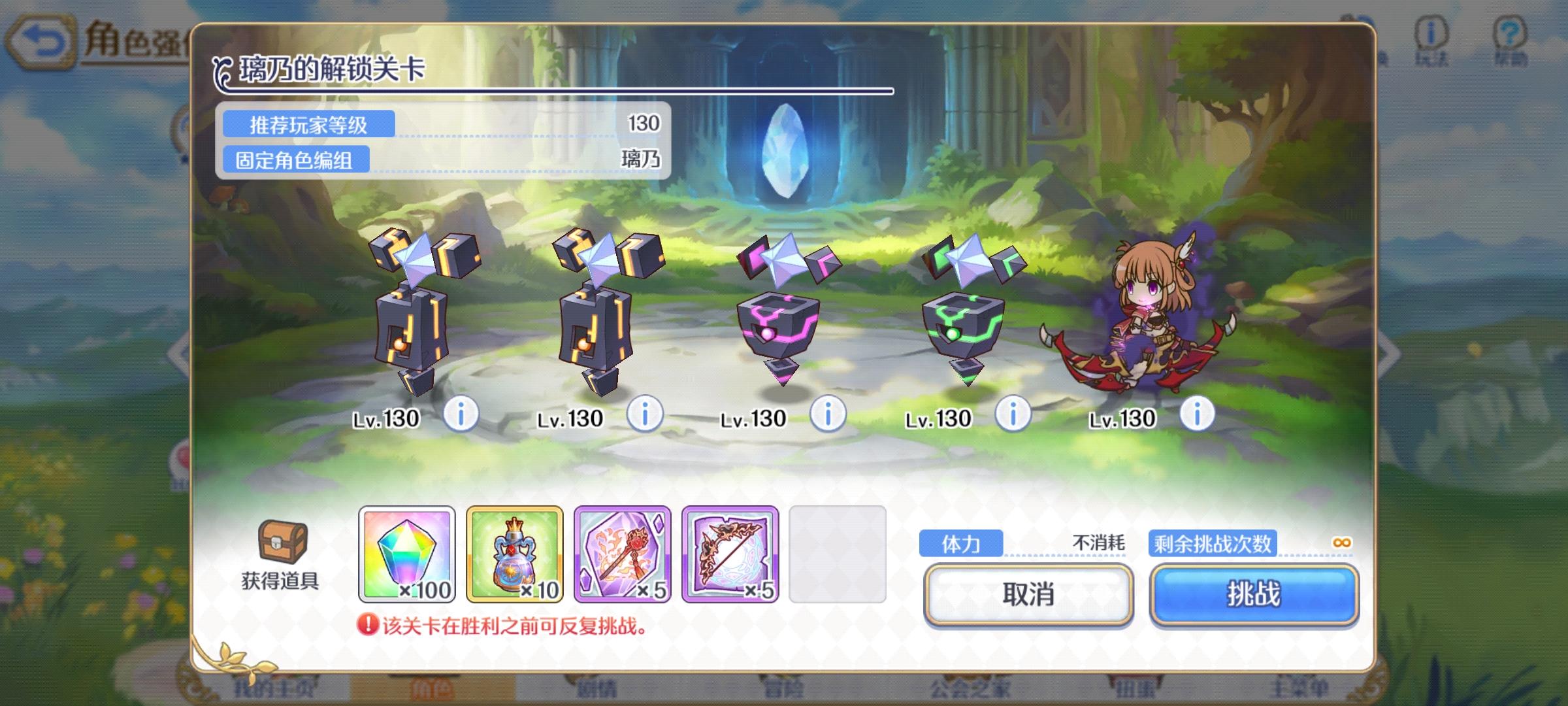
Task: Tap the rainbow gem ×100 reward icon
Action: pos(405,556)
